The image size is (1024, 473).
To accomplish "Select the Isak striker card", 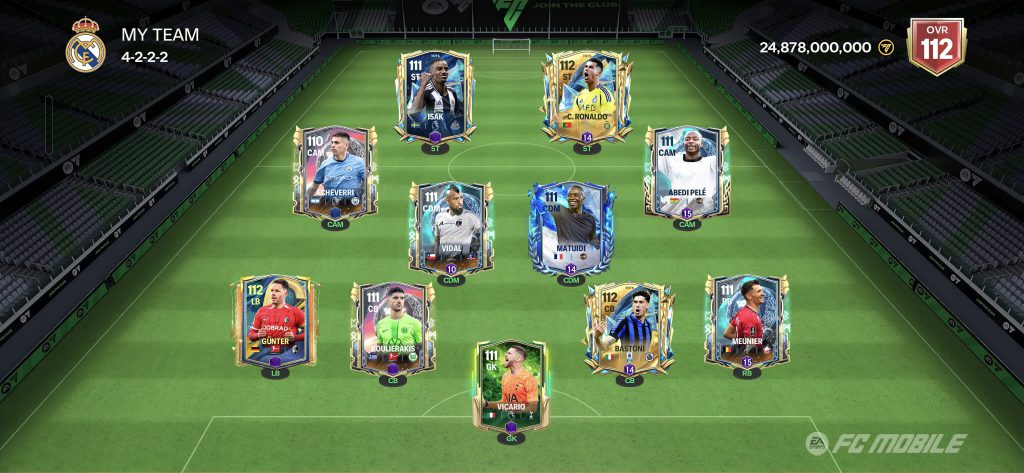I will point(433,95).
